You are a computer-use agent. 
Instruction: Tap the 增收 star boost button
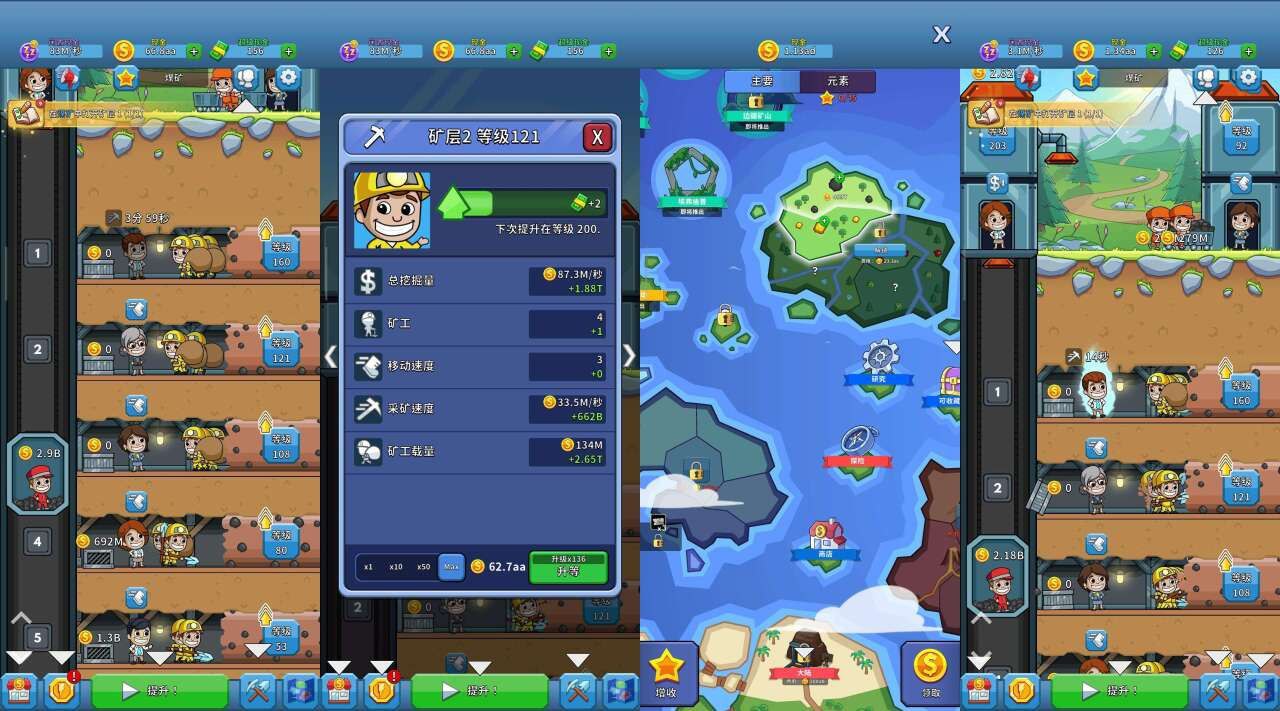tap(666, 673)
